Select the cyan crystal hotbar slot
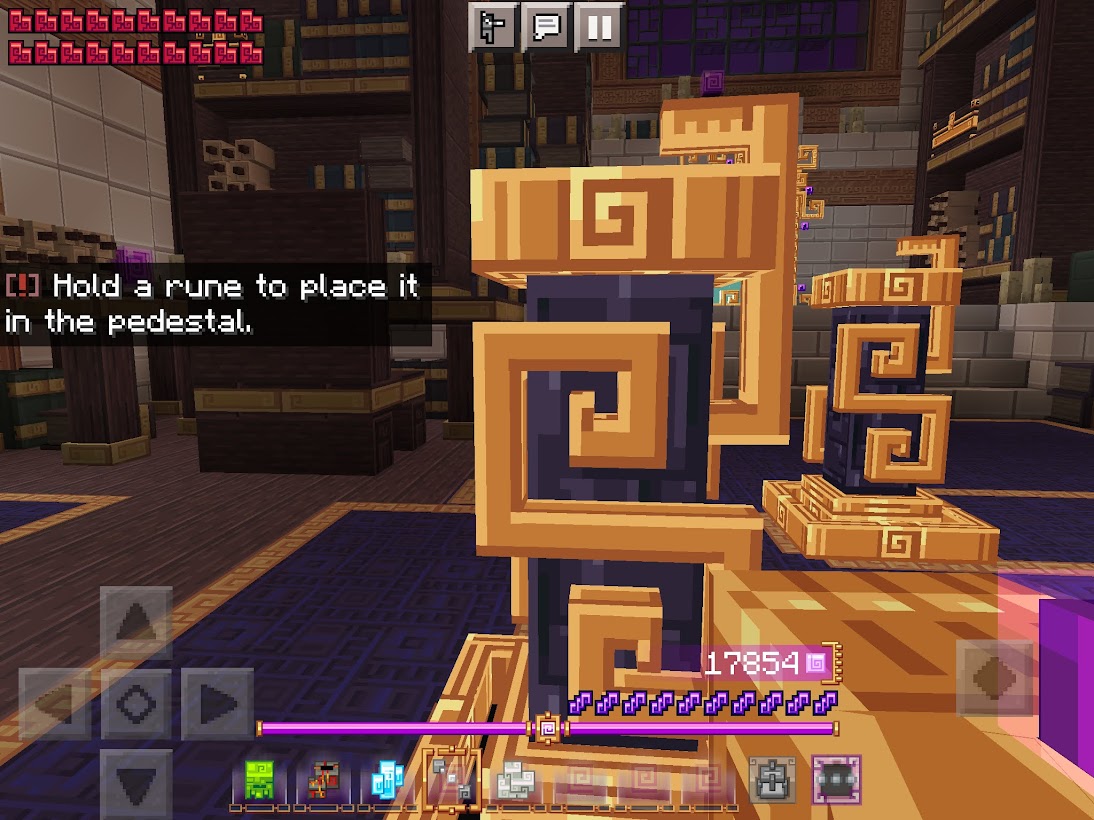 (387, 780)
